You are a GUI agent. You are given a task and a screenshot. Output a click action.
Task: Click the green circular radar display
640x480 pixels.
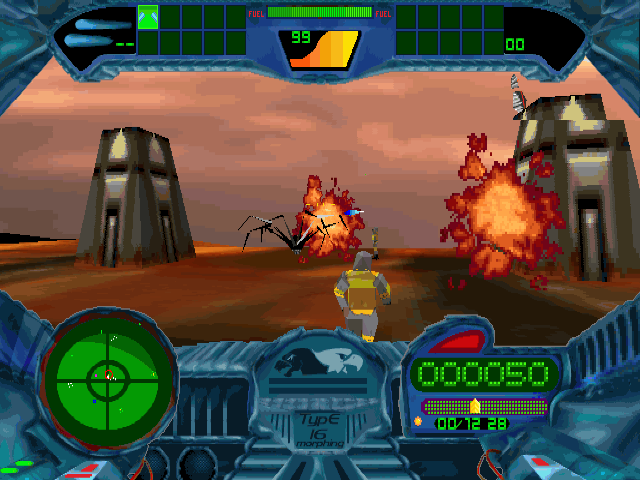pos(107,376)
